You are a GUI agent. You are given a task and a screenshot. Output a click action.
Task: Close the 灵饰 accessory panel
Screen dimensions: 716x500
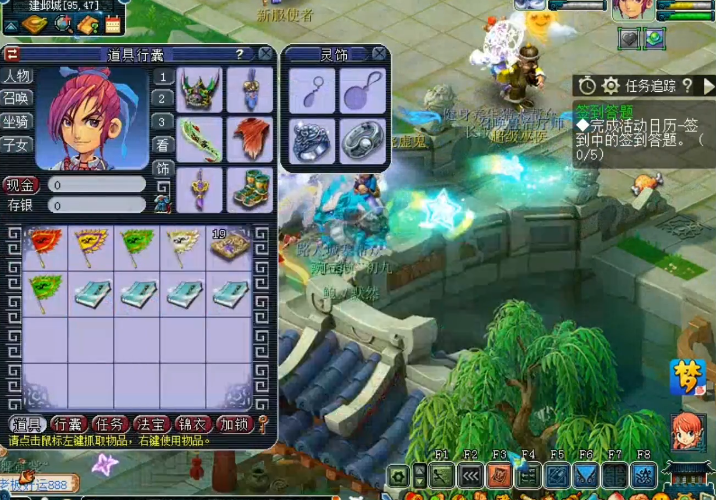click(381, 54)
